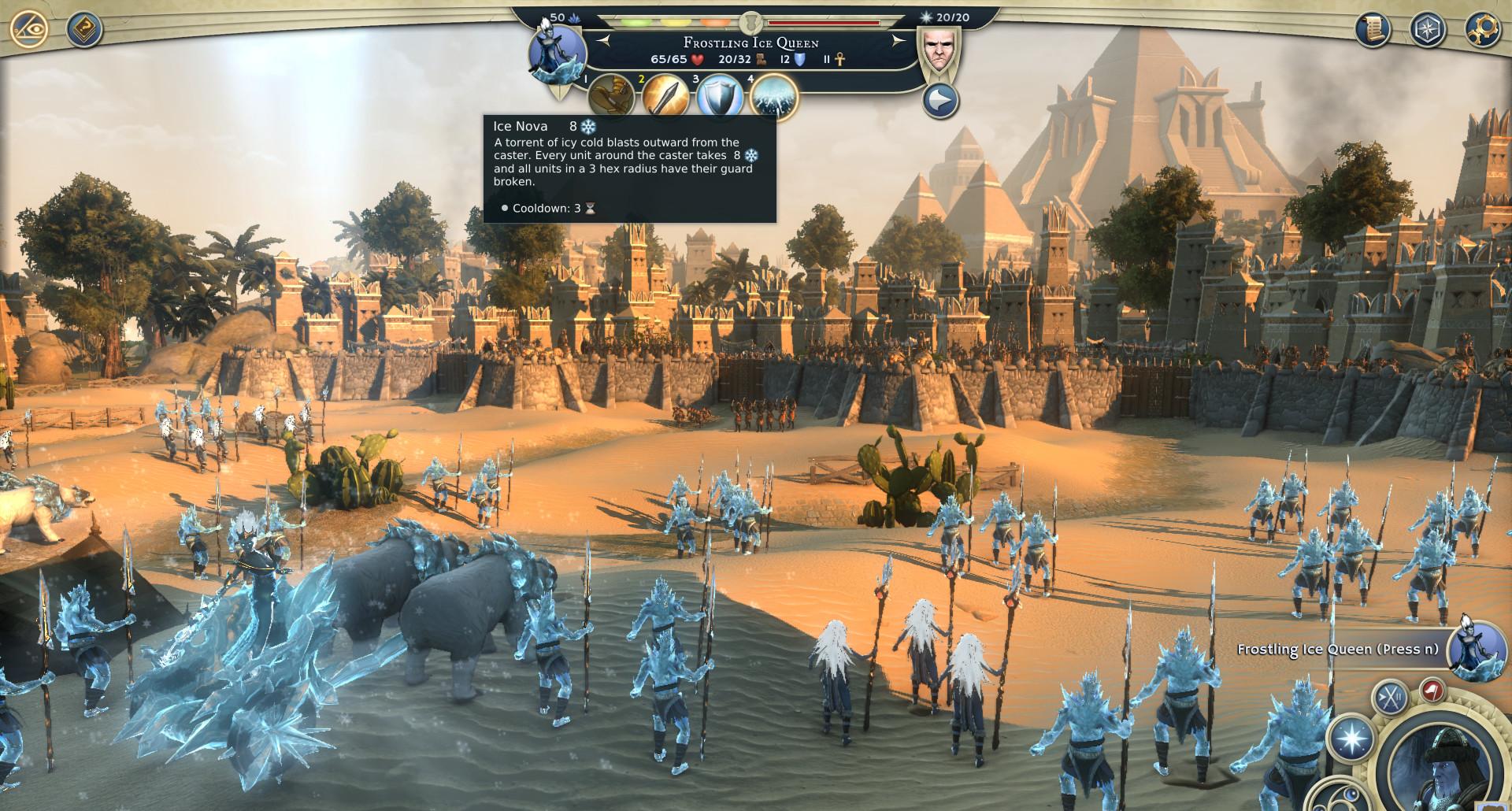Open the compass star menu button
This screenshot has width=1512, height=811.
pos(1427,30)
